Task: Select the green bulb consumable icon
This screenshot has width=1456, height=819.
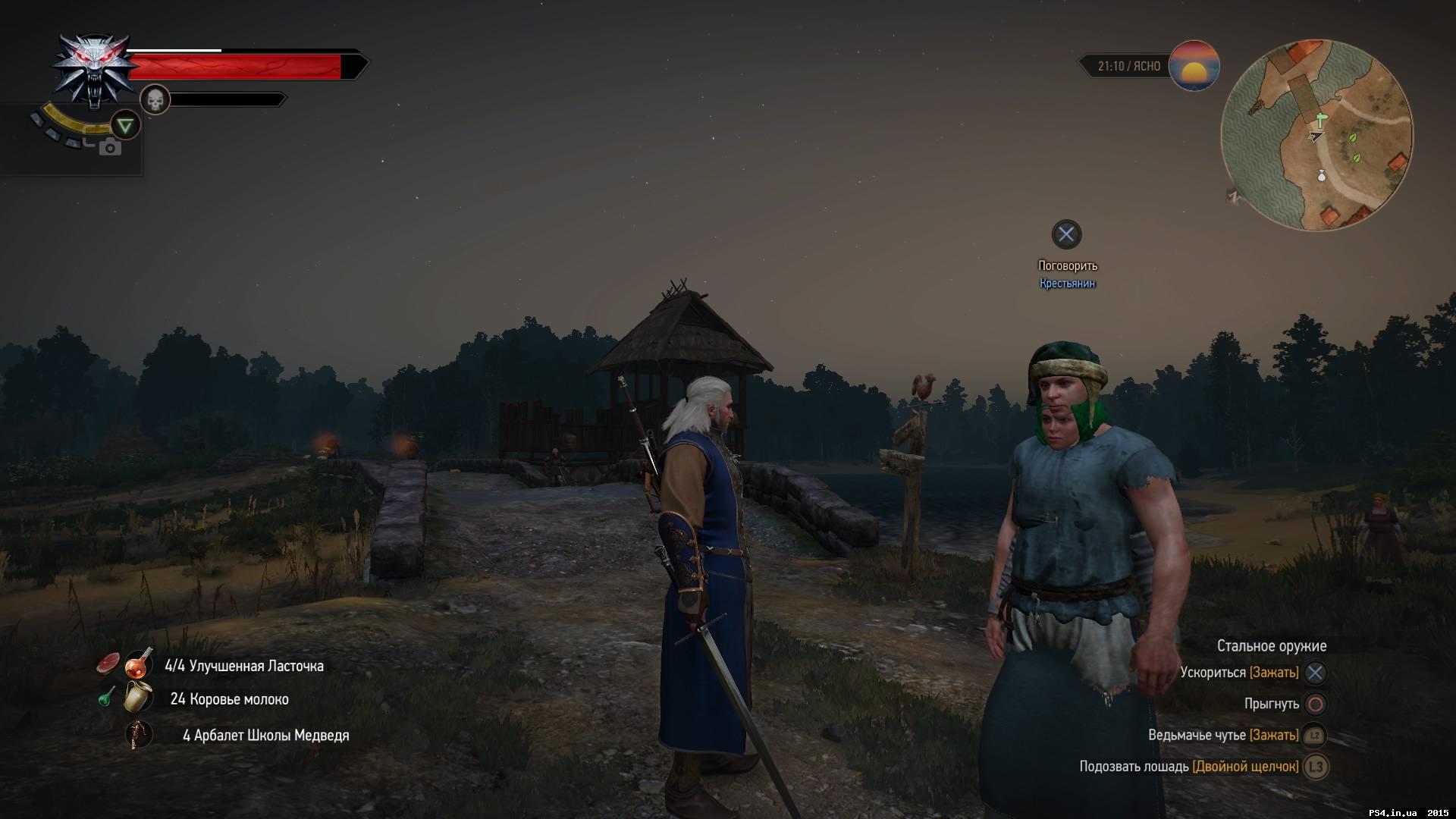Action: tap(105, 698)
